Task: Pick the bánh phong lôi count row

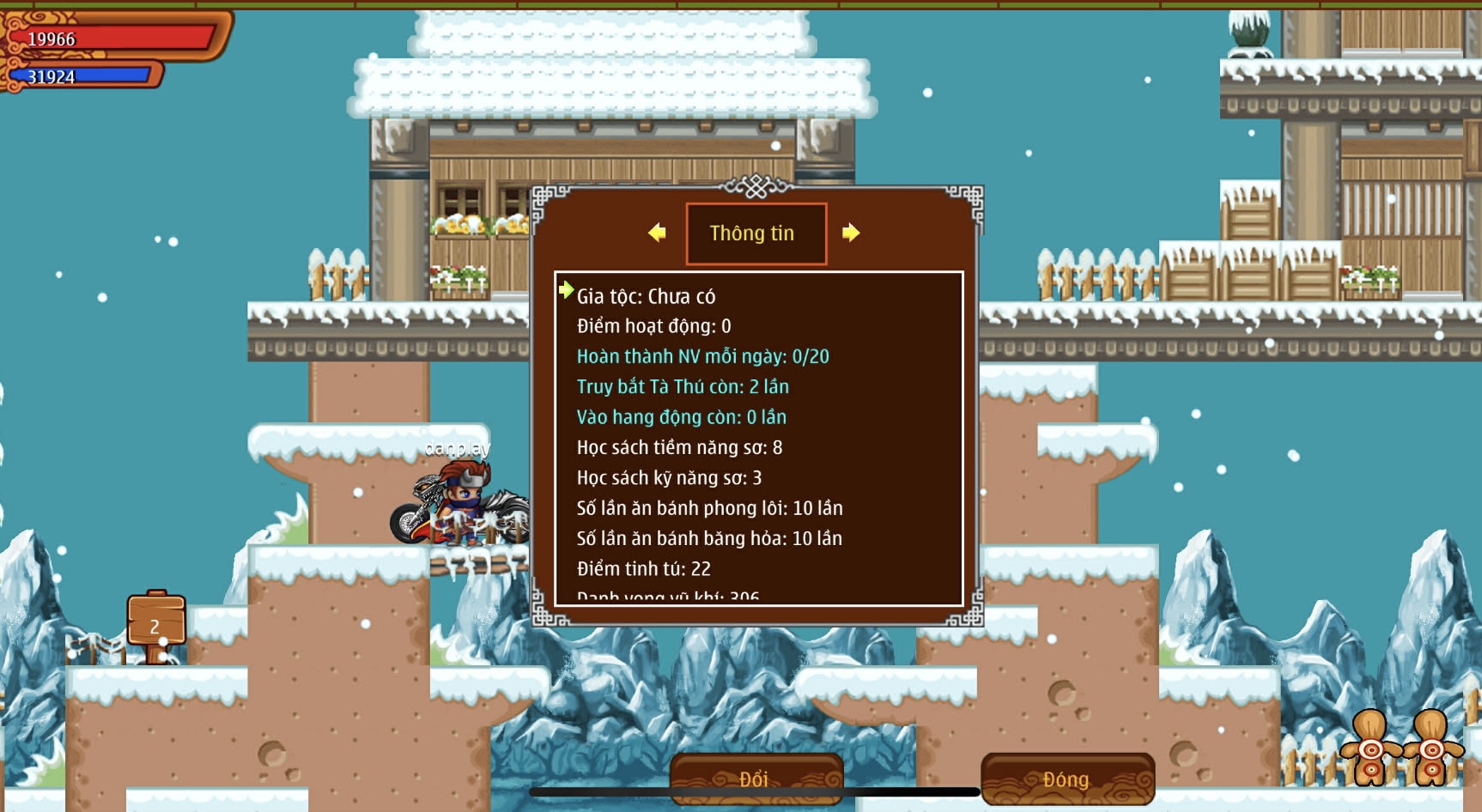Action: point(709,508)
